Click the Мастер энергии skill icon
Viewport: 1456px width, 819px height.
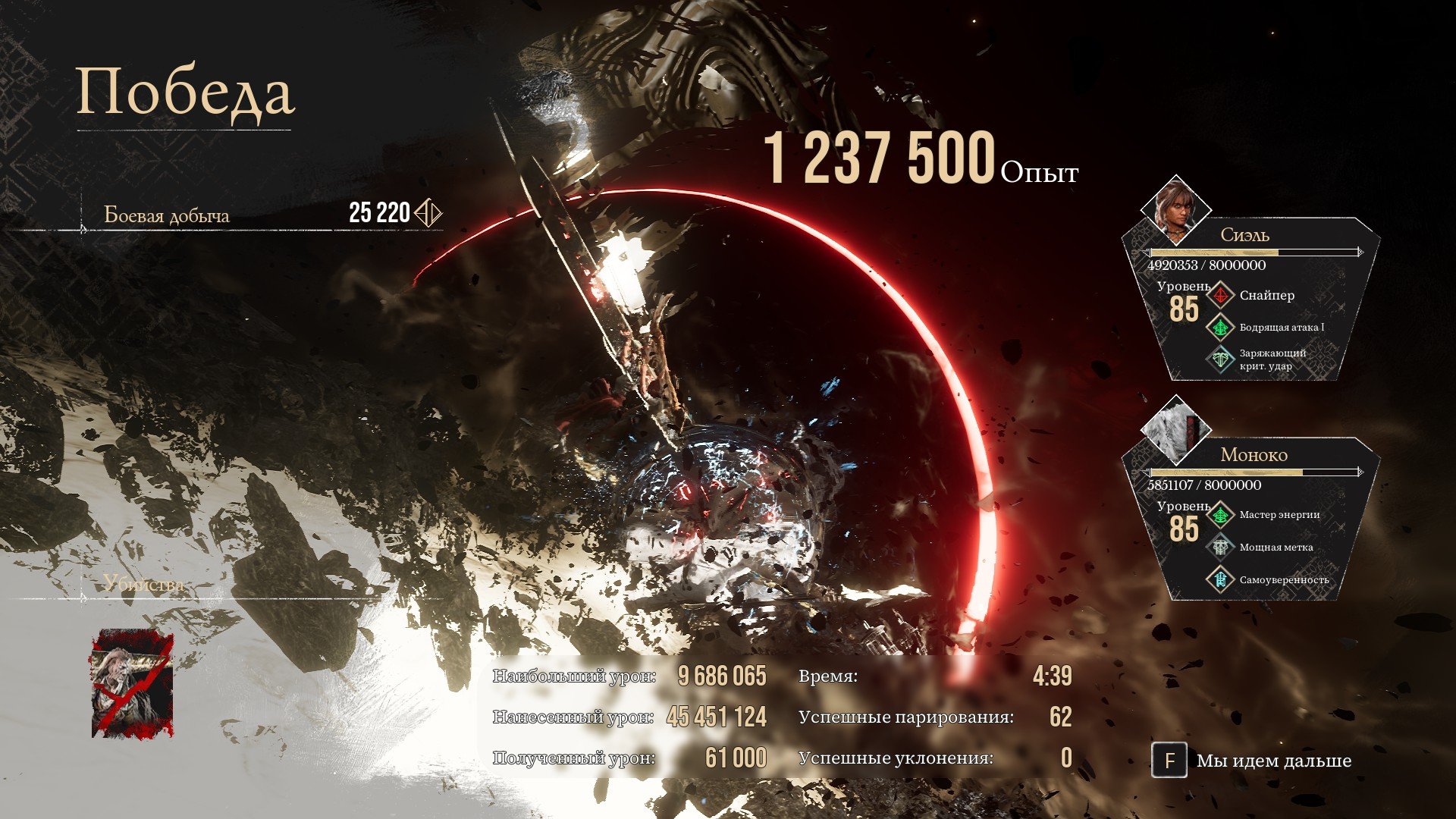[x=1221, y=515]
